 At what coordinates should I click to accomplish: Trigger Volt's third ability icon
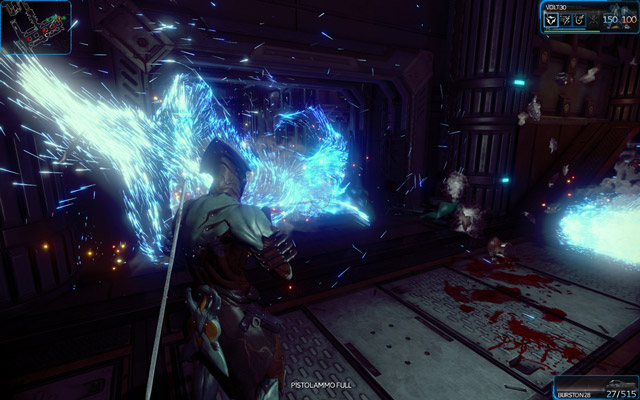[x=578, y=18]
